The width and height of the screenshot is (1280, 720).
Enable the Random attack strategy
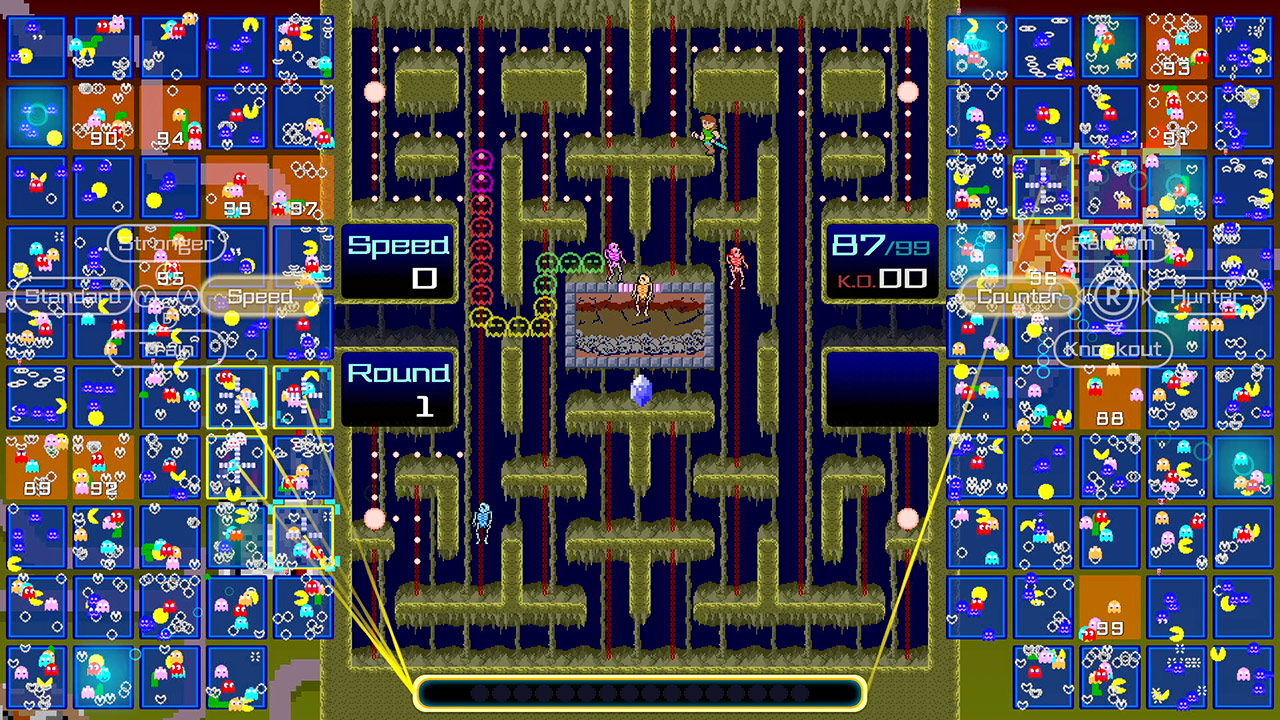(x=1113, y=243)
